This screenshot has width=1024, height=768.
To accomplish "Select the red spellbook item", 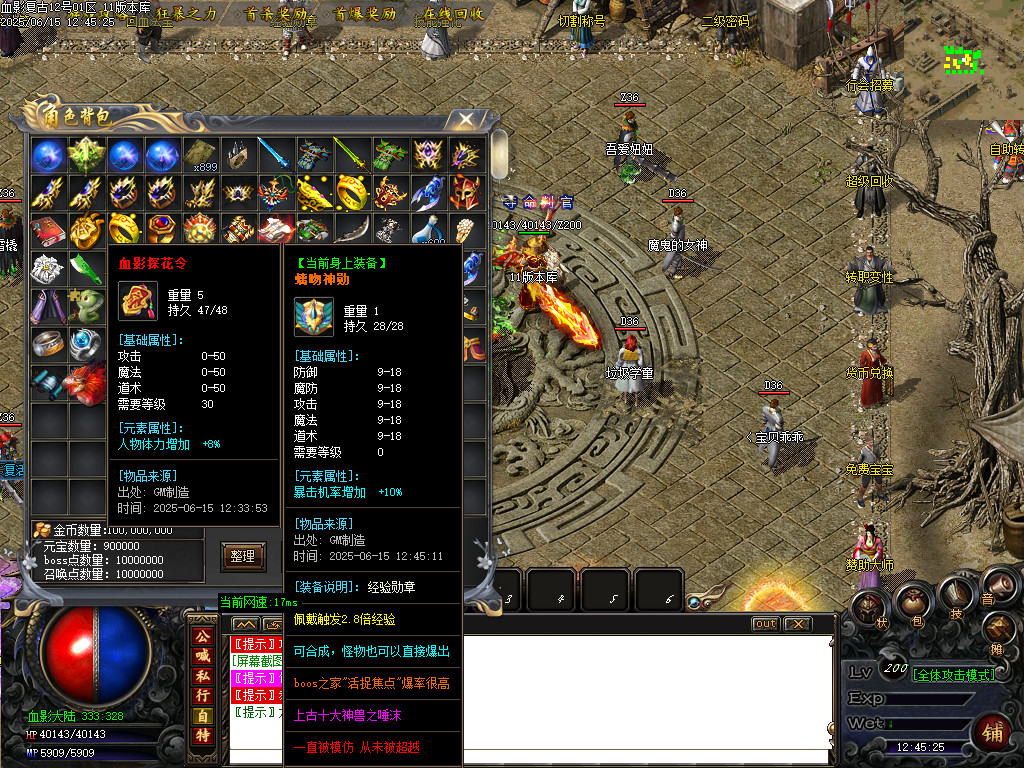I will click(x=46, y=229).
